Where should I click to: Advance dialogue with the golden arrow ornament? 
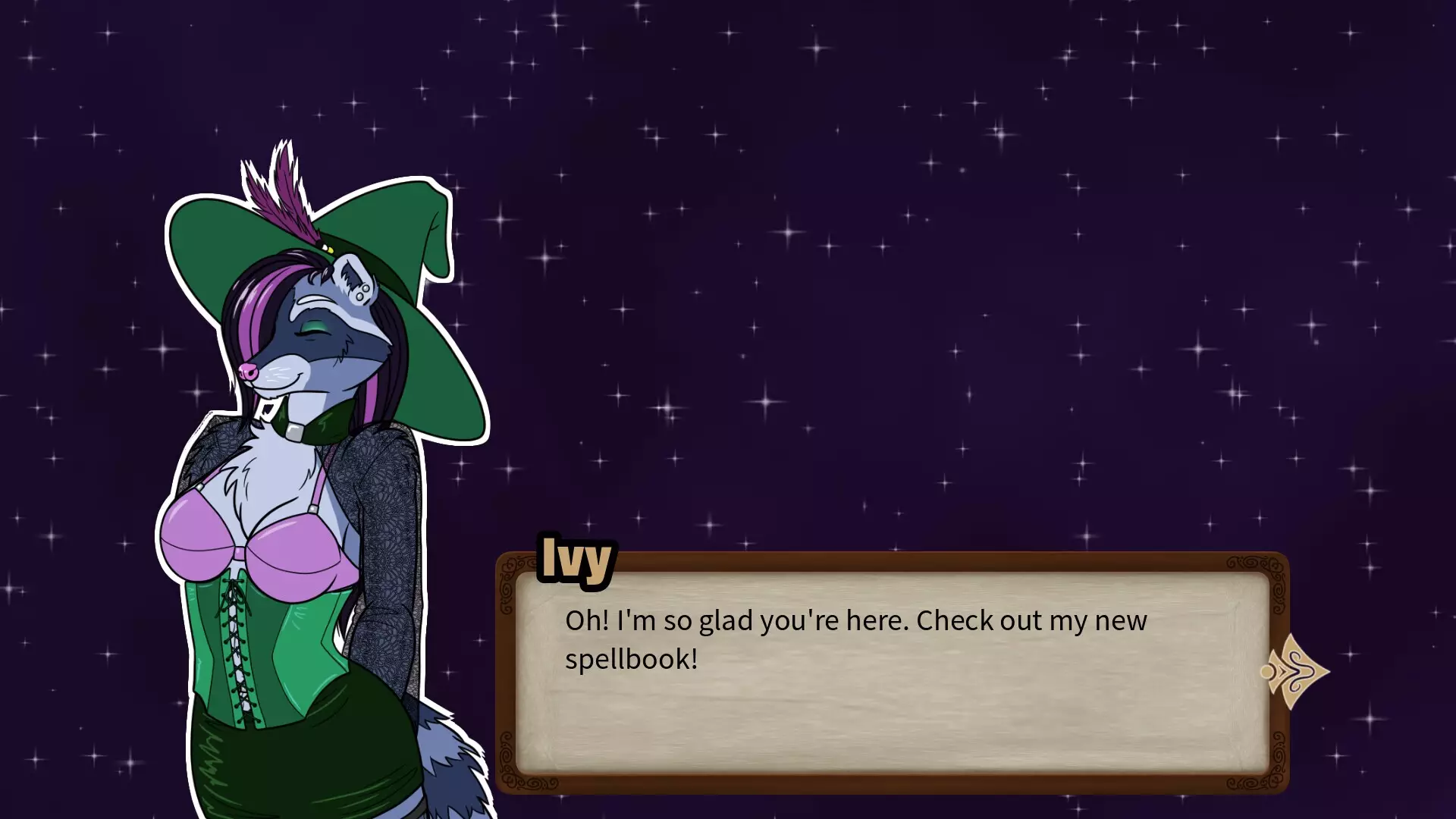click(x=1295, y=672)
